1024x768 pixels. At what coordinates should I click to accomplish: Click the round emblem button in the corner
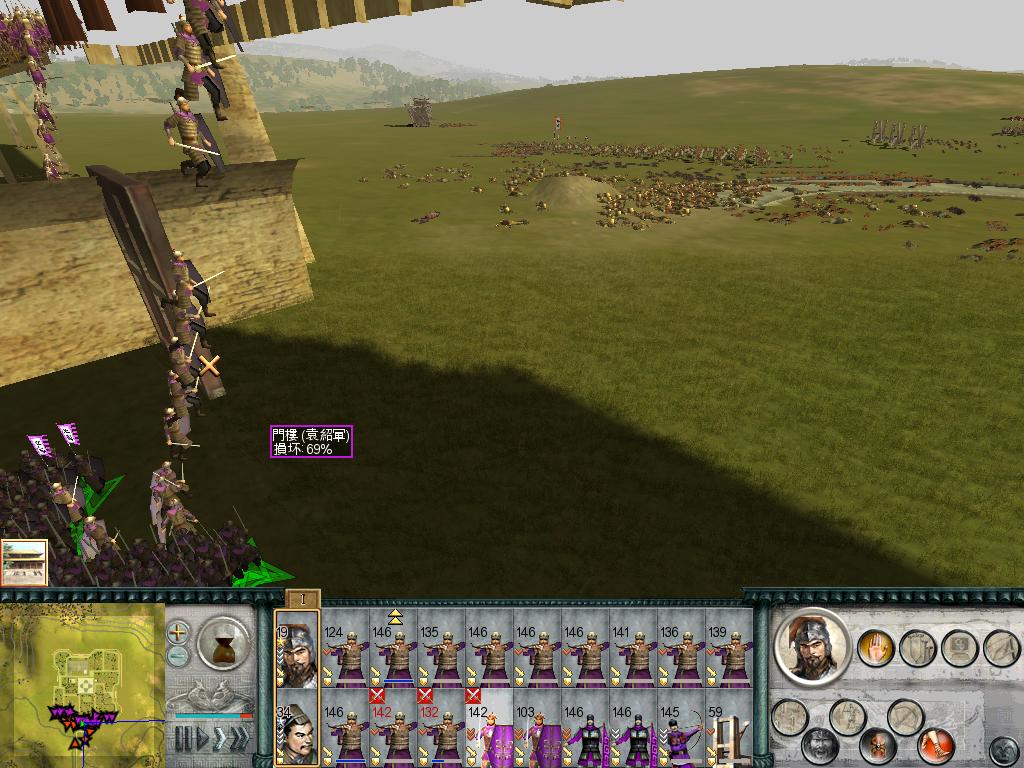click(1002, 749)
